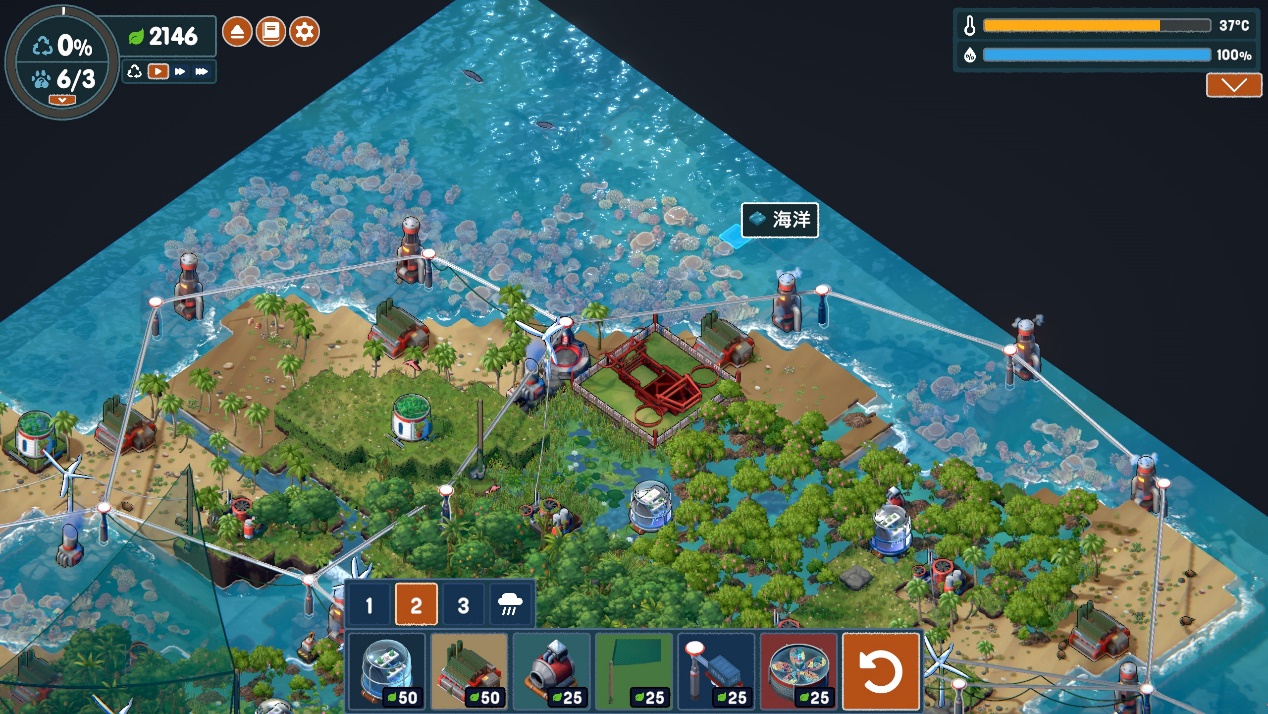The height and width of the screenshot is (714, 1268).
Task: Open the rain cloud weather tab
Action: click(x=510, y=605)
